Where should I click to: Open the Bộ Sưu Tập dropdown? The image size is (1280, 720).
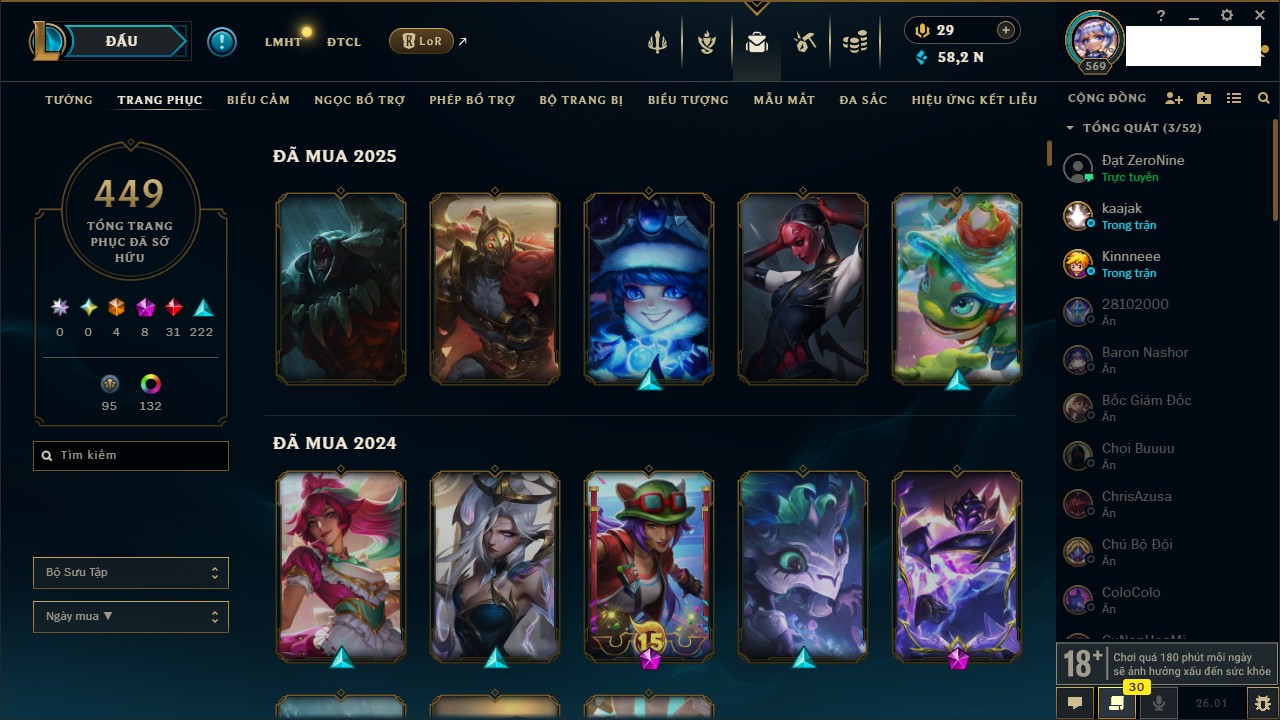point(131,573)
